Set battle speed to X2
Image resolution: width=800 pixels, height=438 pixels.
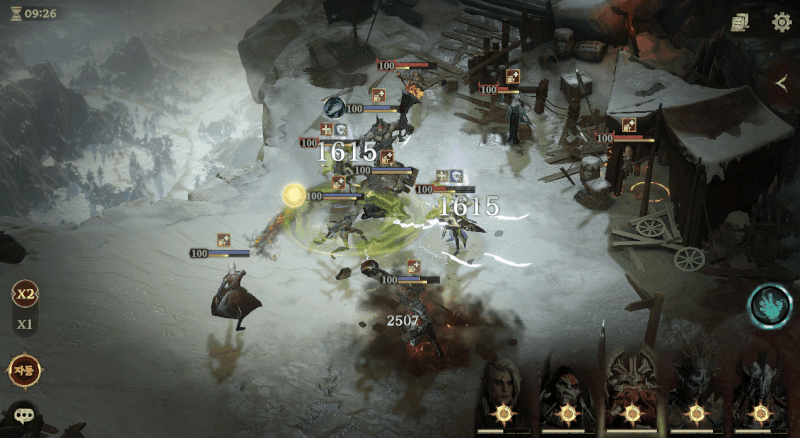pos(24,294)
